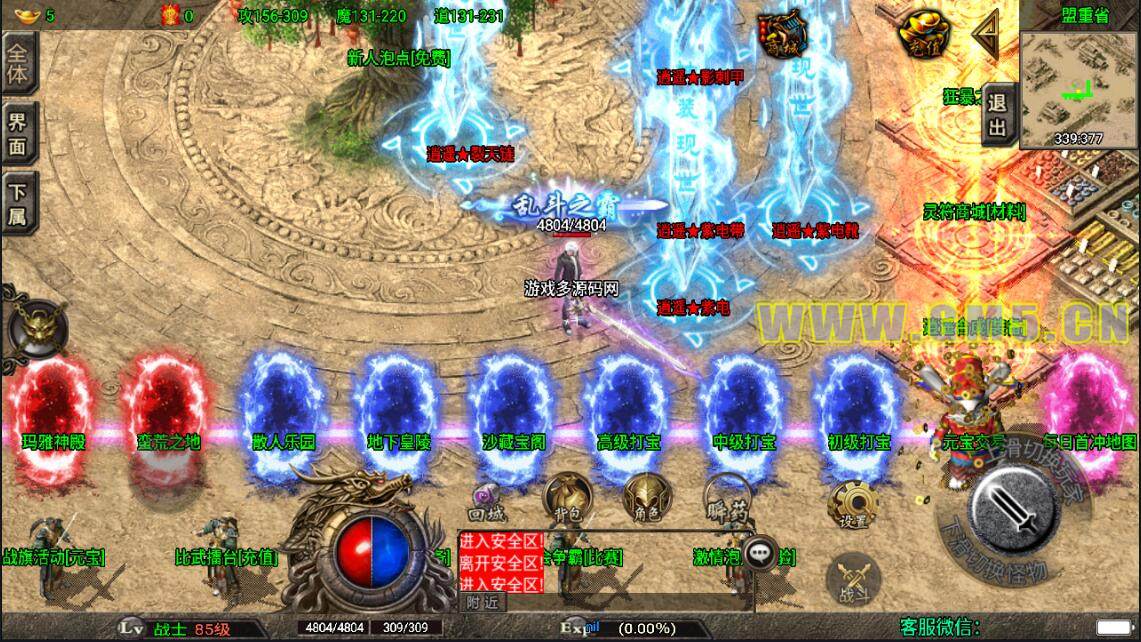
Task: Open the chat speech bubble
Action: tap(762, 552)
